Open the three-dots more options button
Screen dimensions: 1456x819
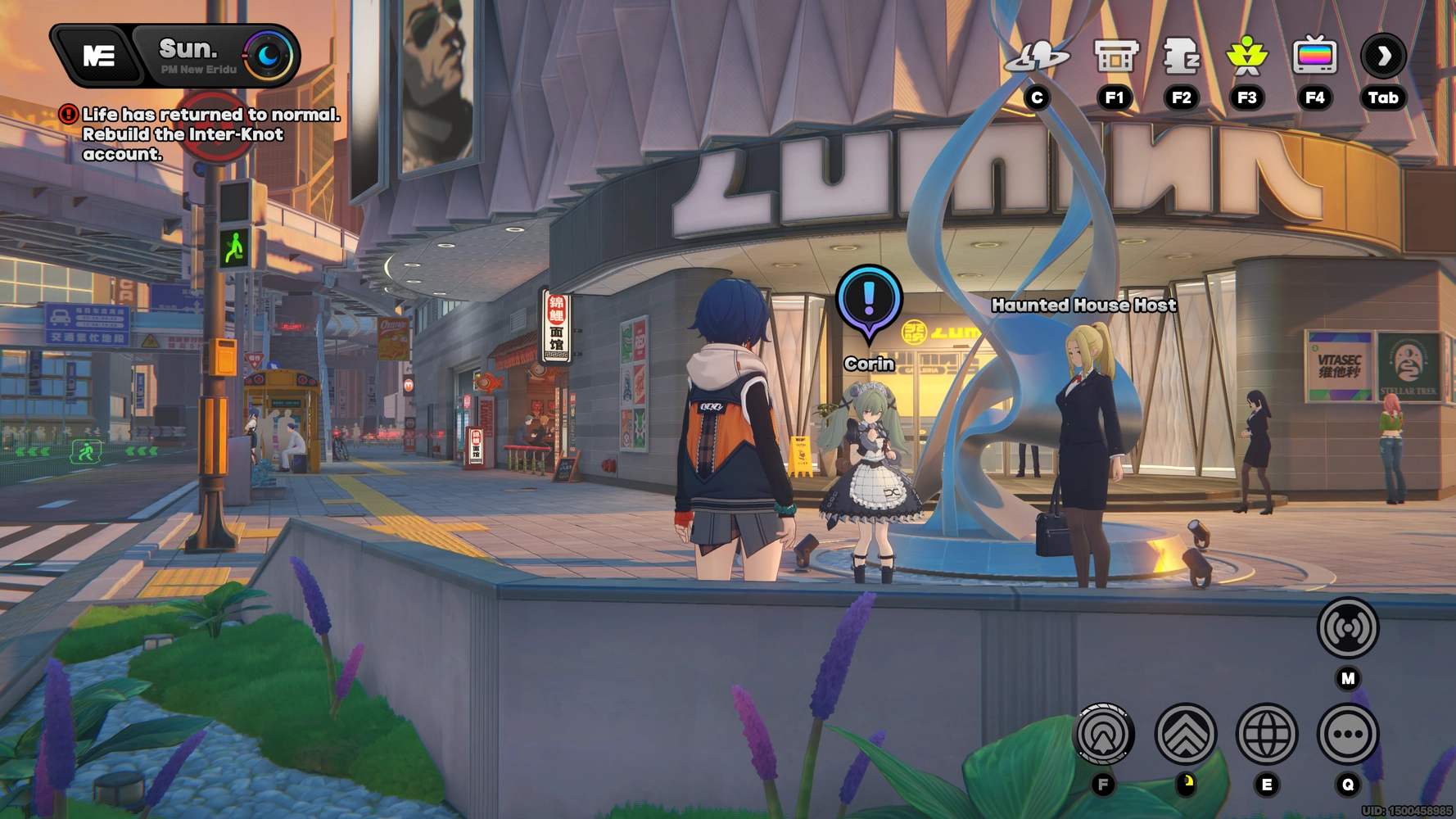(x=1347, y=735)
